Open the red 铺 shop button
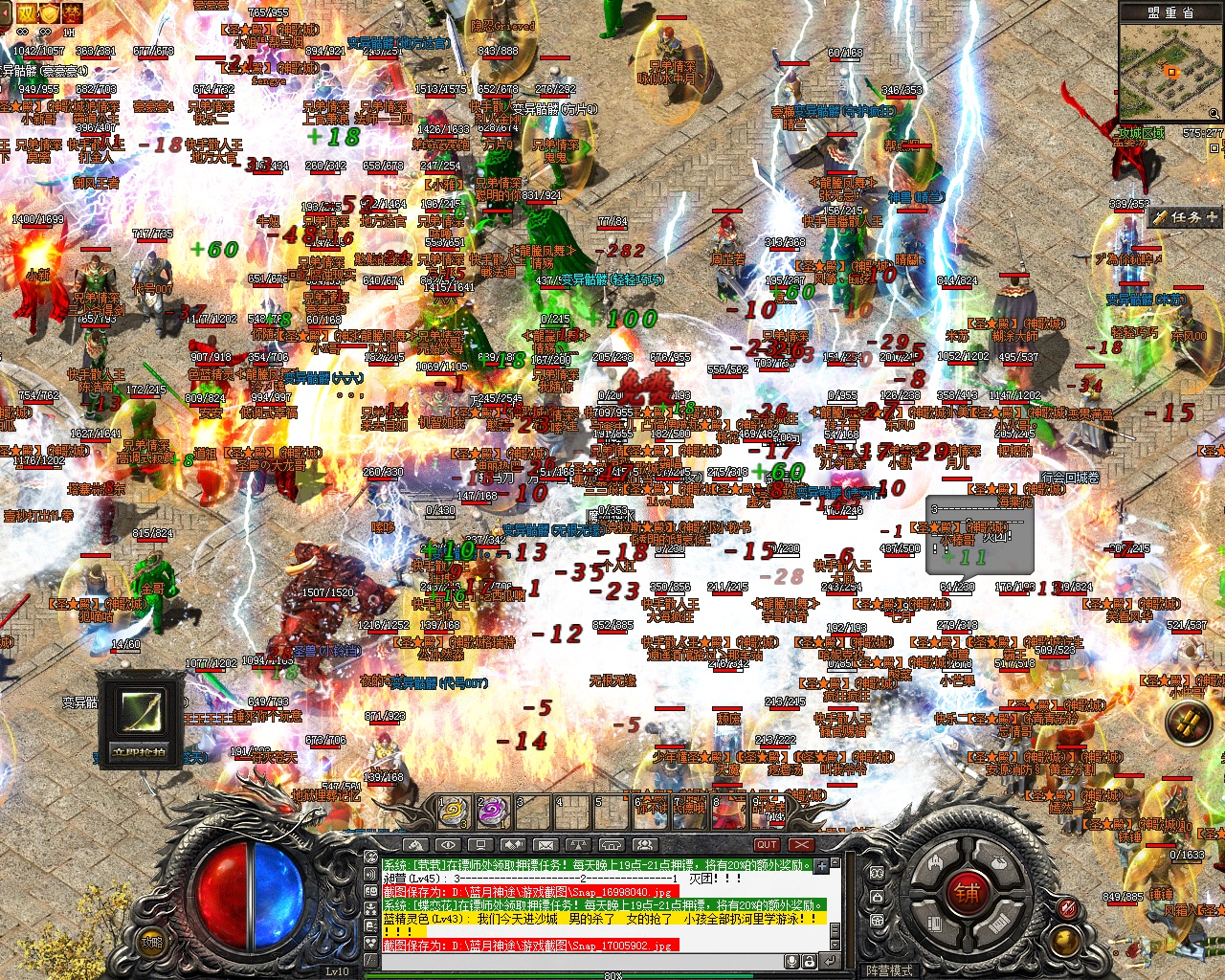The height and width of the screenshot is (980, 1225). tap(967, 893)
